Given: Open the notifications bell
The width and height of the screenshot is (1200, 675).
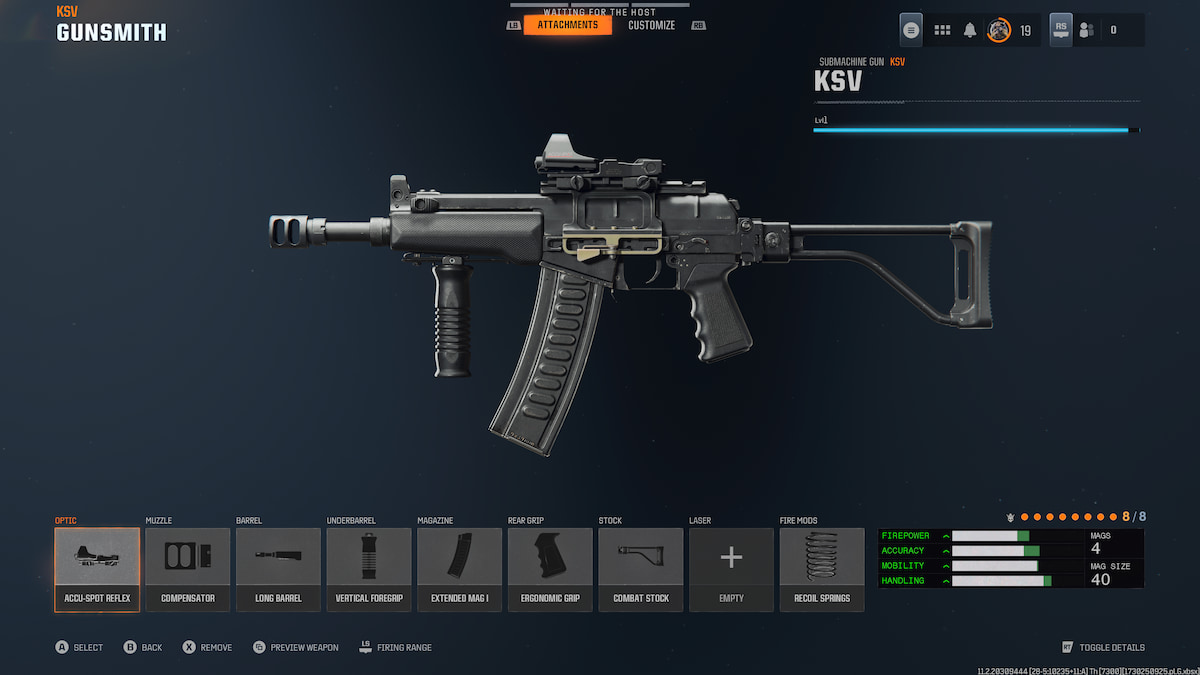Looking at the screenshot, I should coord(970,30).
